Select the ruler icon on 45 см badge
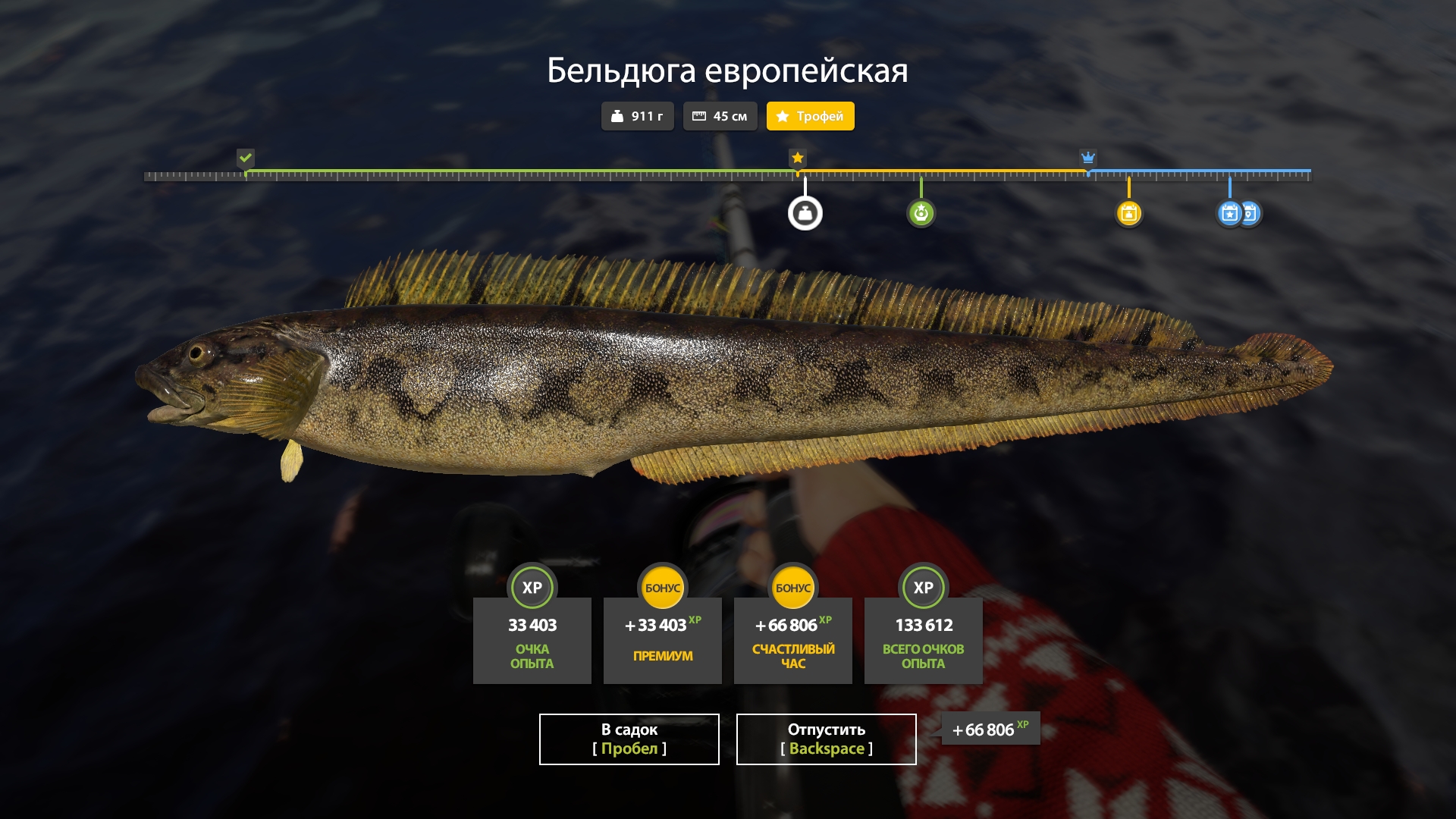Screen dimensions: 1456x819 coord(701,116)
